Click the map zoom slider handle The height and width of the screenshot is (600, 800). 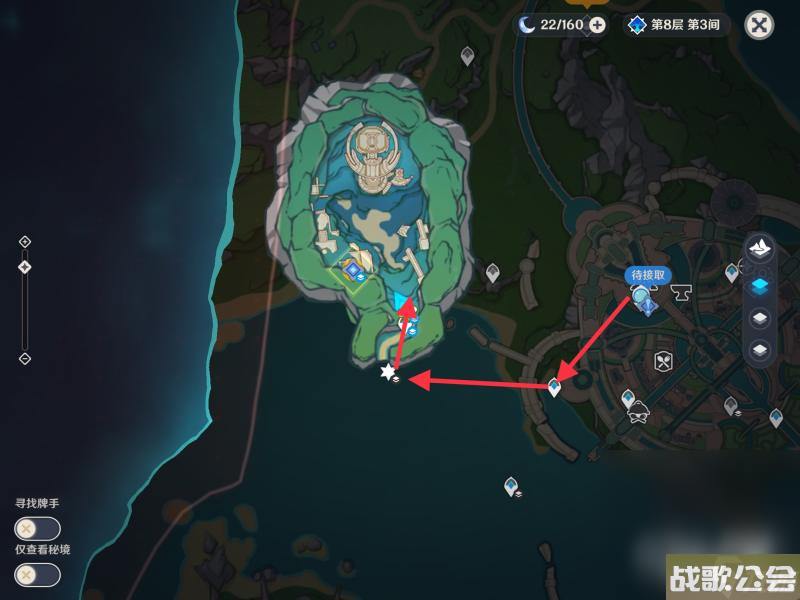[25, 267]
